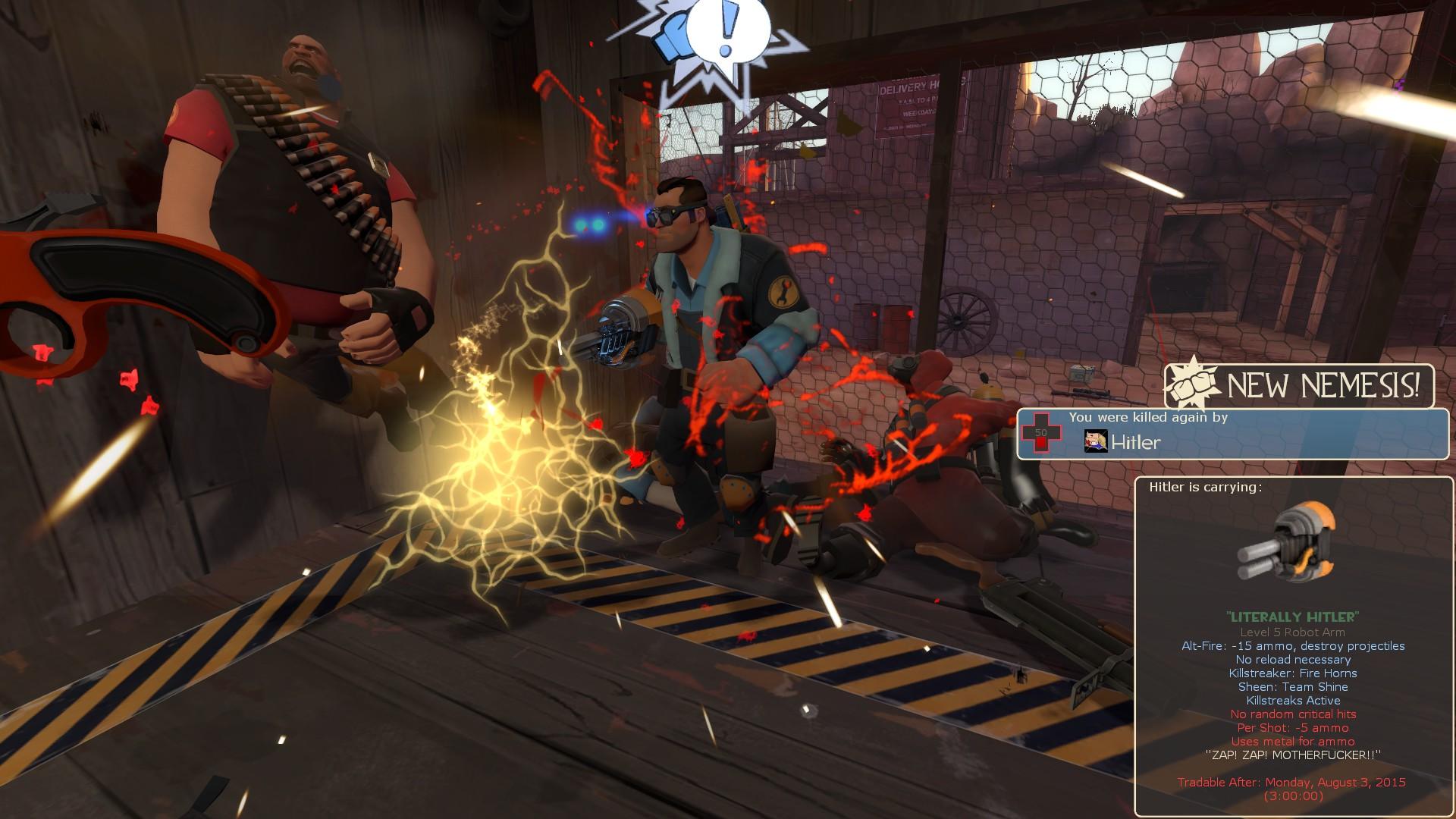Open the LITERALLY HITLER item name
The height and width of the screenshot is (819, 1456).
pos(1291,618)
